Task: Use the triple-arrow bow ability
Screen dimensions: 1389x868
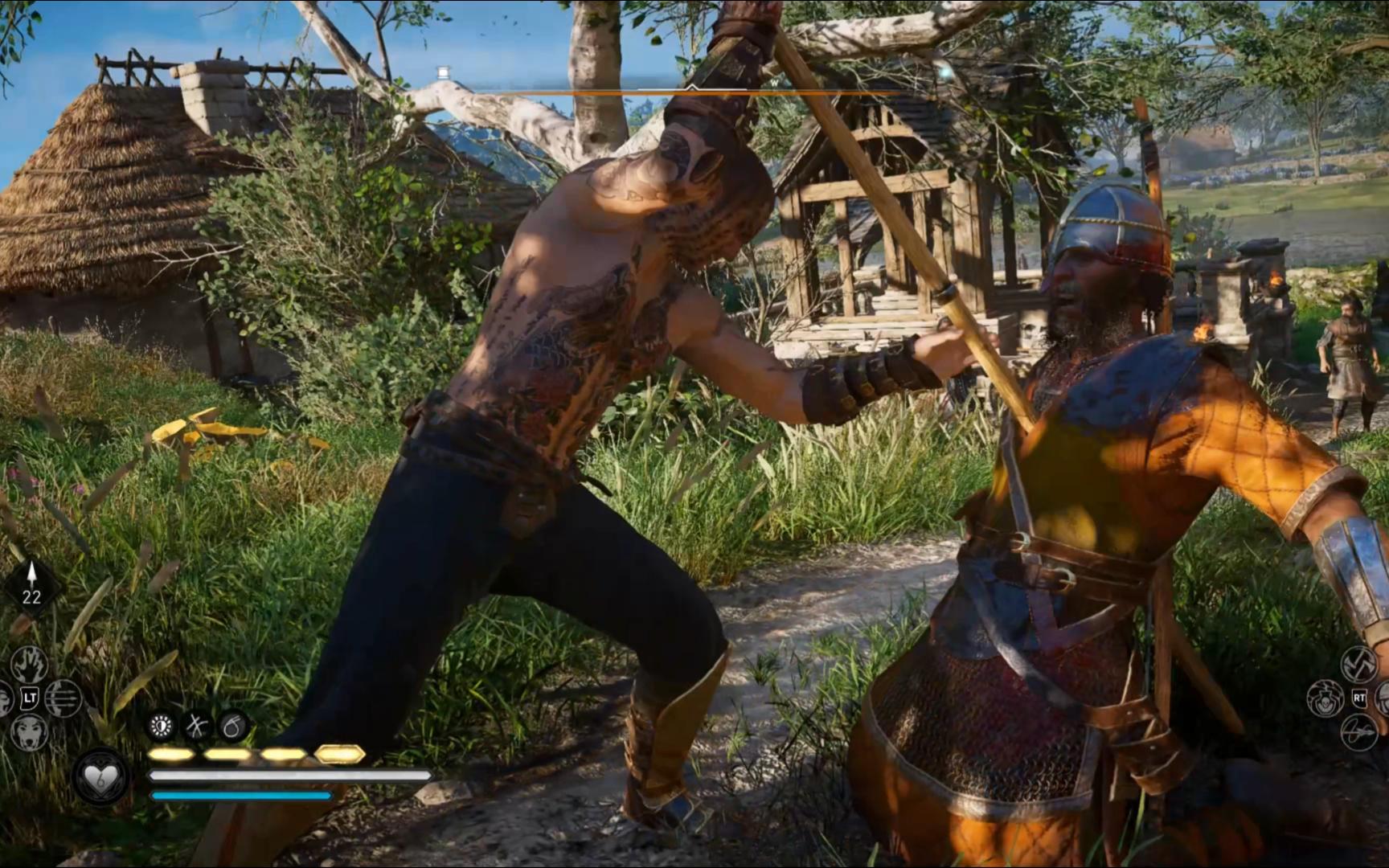Action: 64,698
